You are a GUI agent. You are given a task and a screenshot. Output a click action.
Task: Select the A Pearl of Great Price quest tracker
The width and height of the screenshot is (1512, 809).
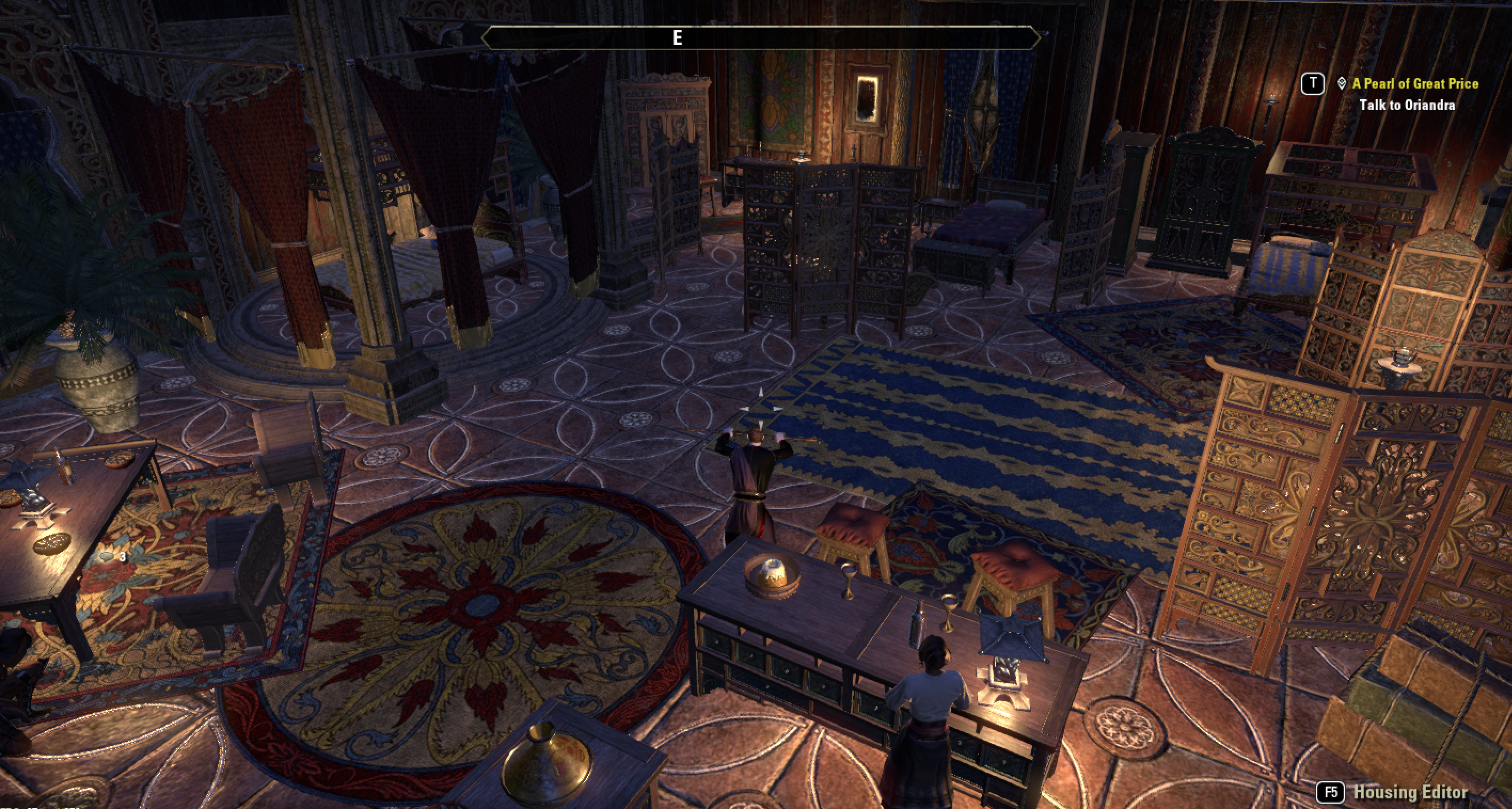coord(1414,84)
